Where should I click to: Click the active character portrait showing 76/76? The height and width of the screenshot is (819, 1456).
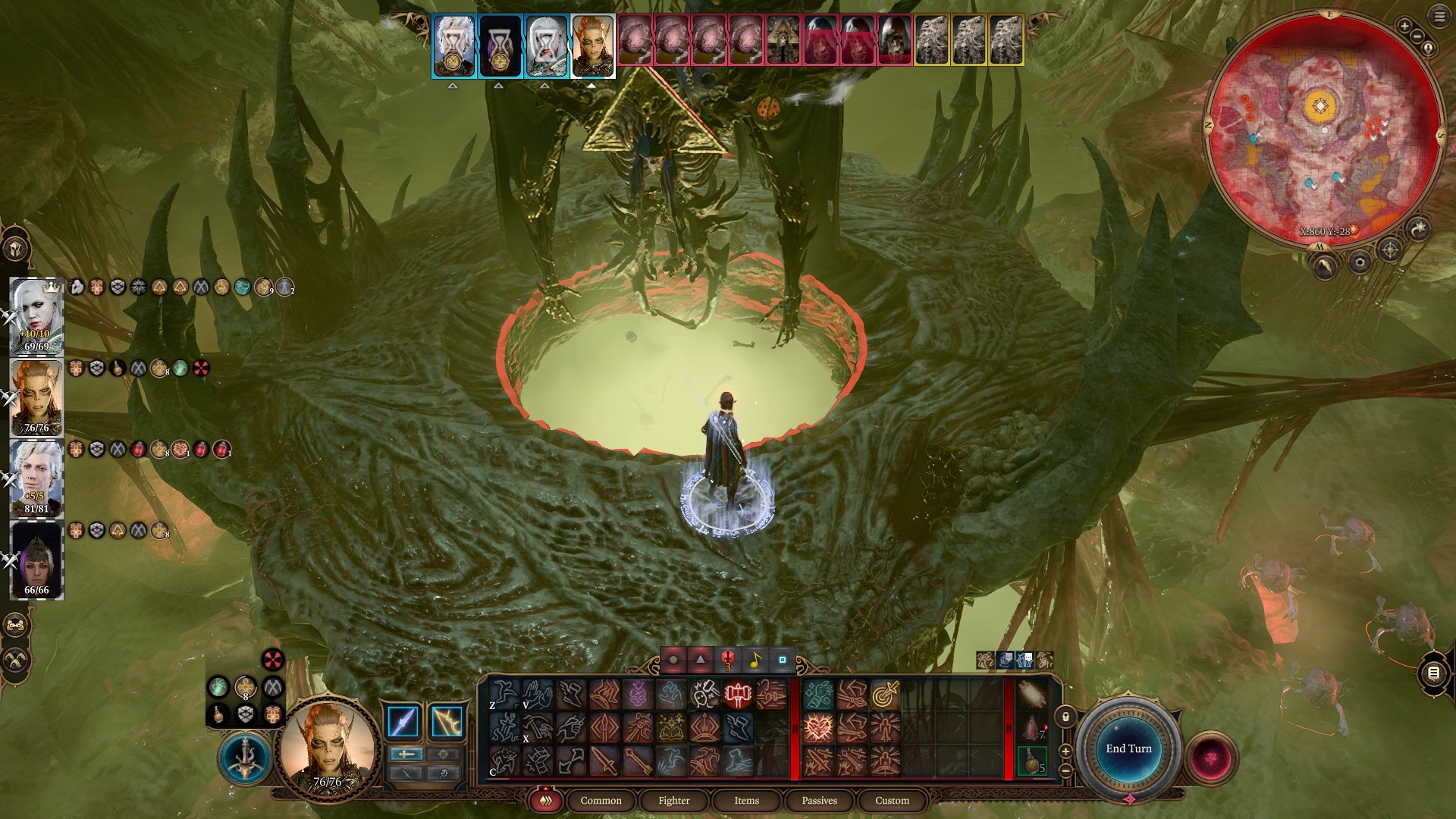(x=328, y=747)
